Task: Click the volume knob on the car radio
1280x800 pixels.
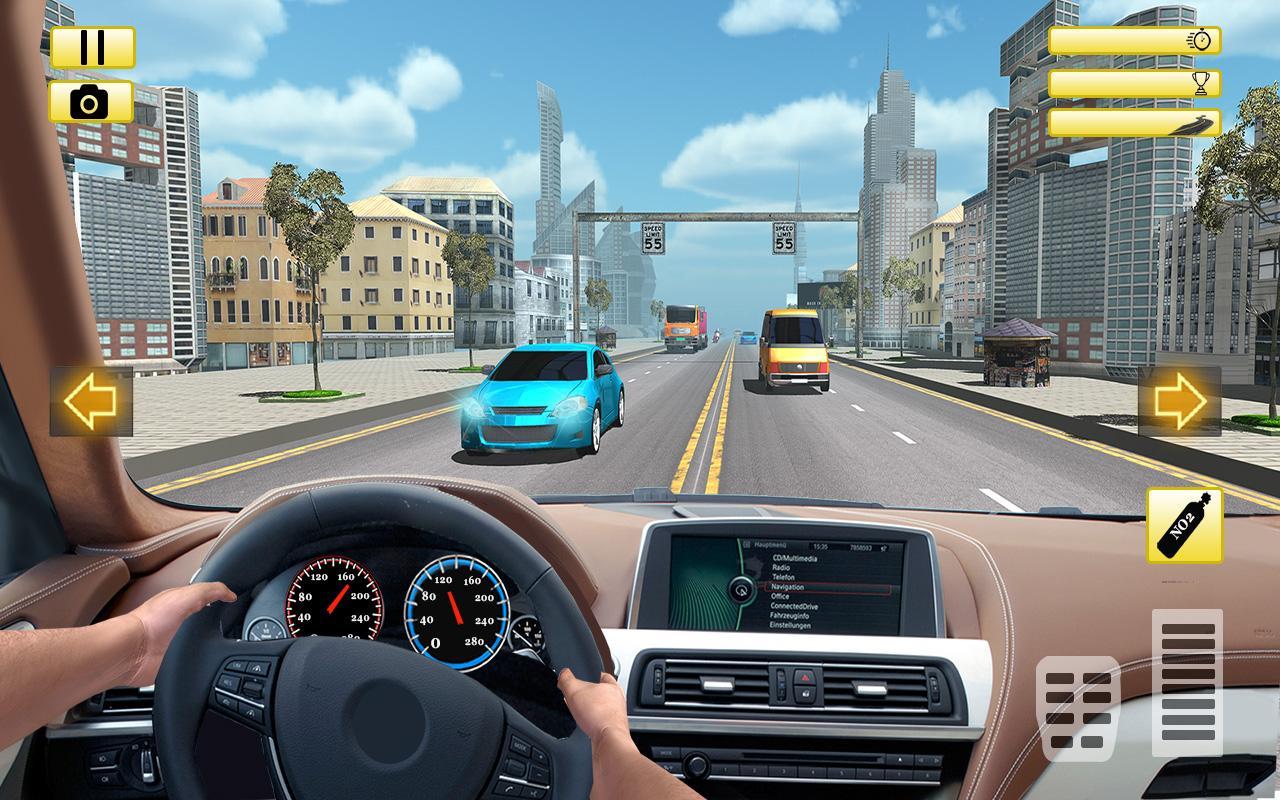Action: [698, 765]
